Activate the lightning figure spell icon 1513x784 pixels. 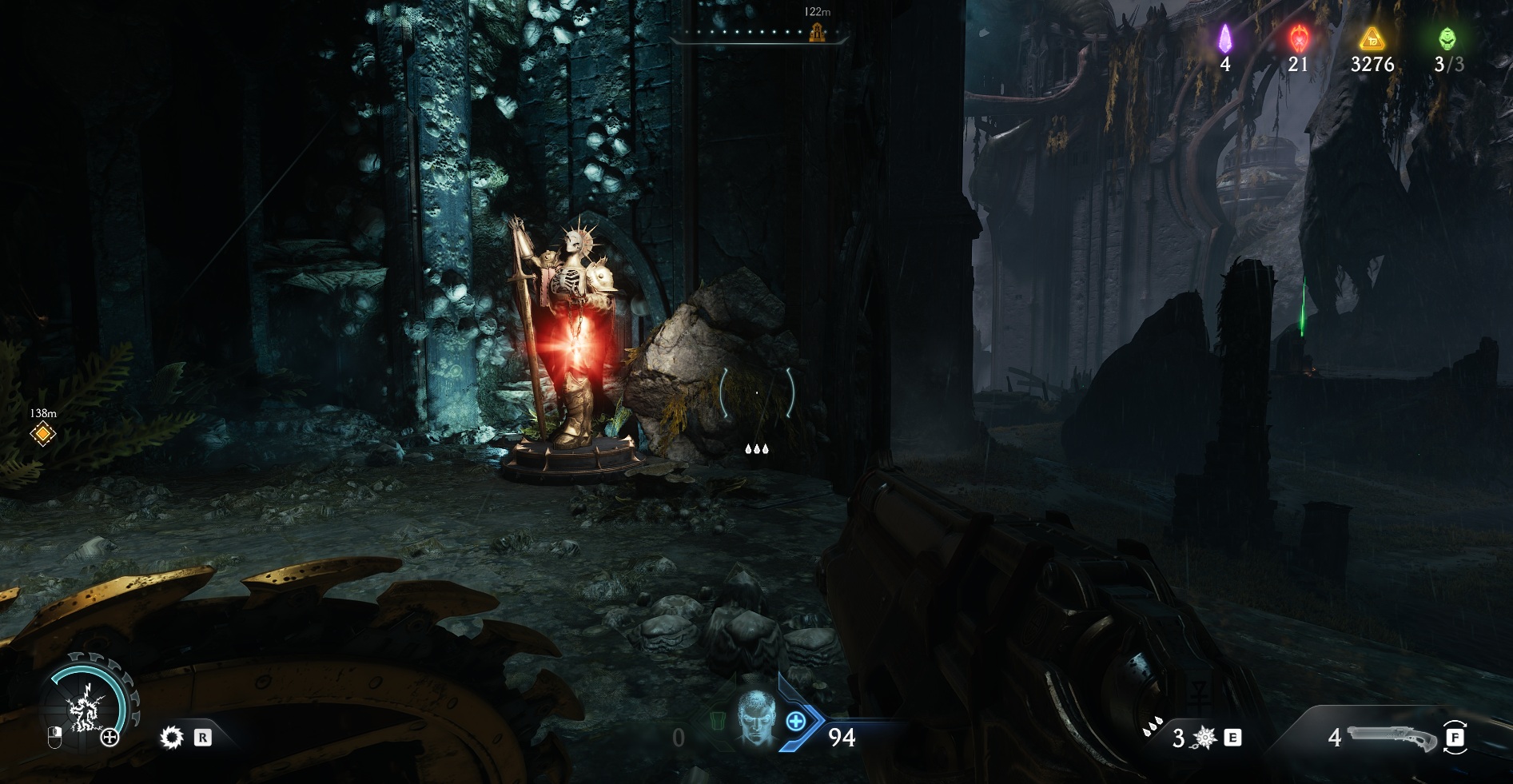pos(84,710)
